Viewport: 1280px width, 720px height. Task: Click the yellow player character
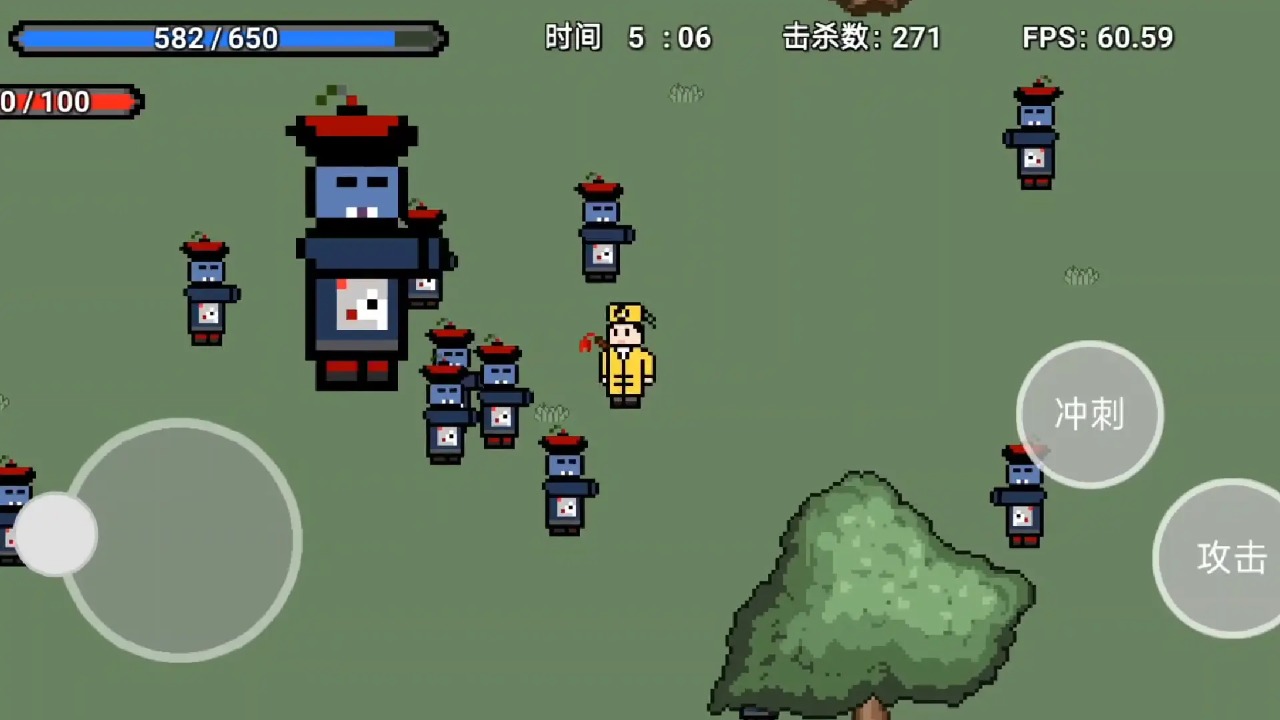click(624, 355)
